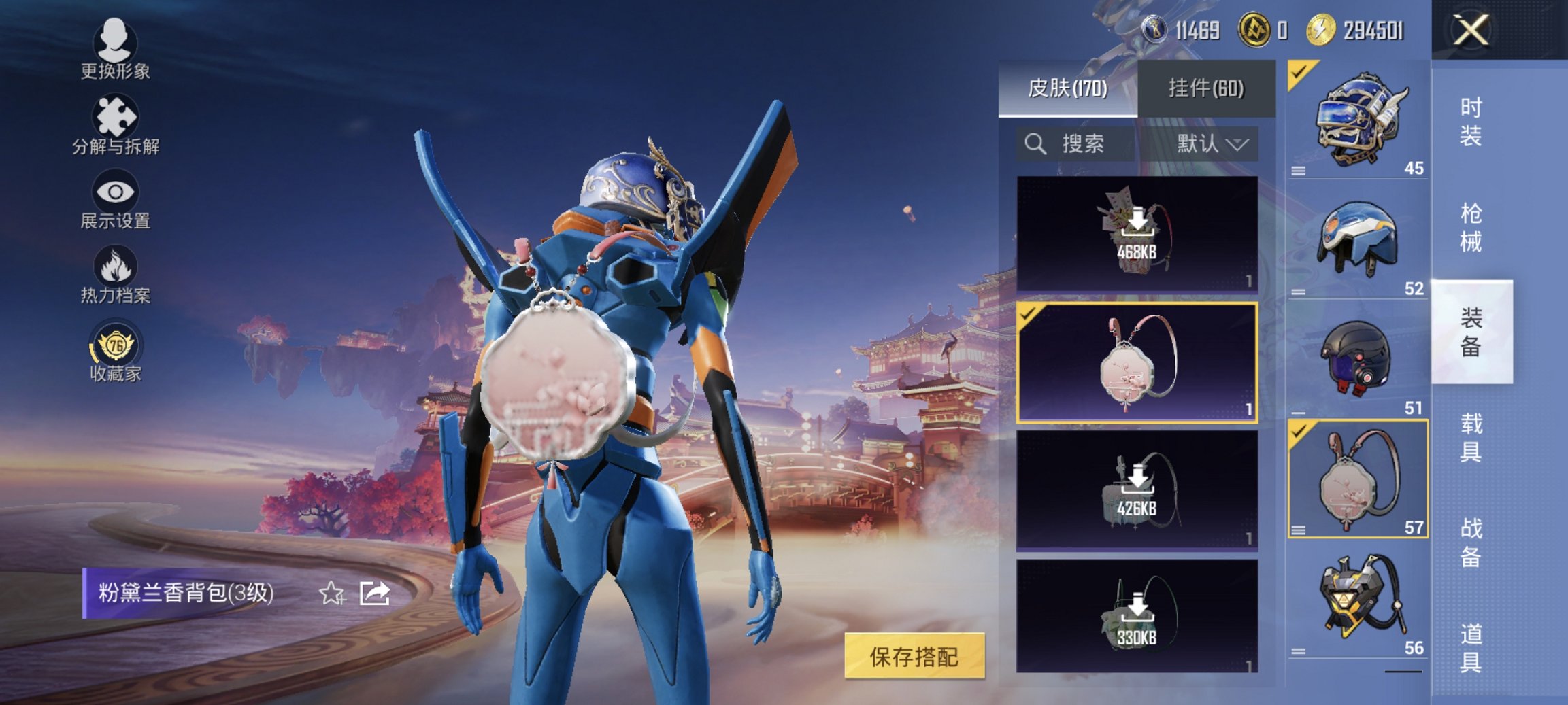Open the 更换形象 character change panel
Viewport: 1568px width, 705px height.
pos(116,51)
